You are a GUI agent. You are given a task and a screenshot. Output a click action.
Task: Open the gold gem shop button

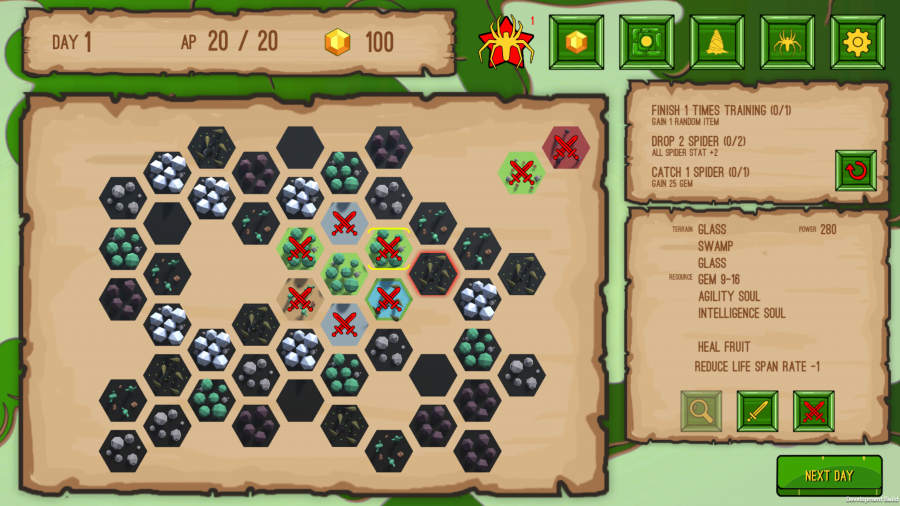tap(576, 42)
